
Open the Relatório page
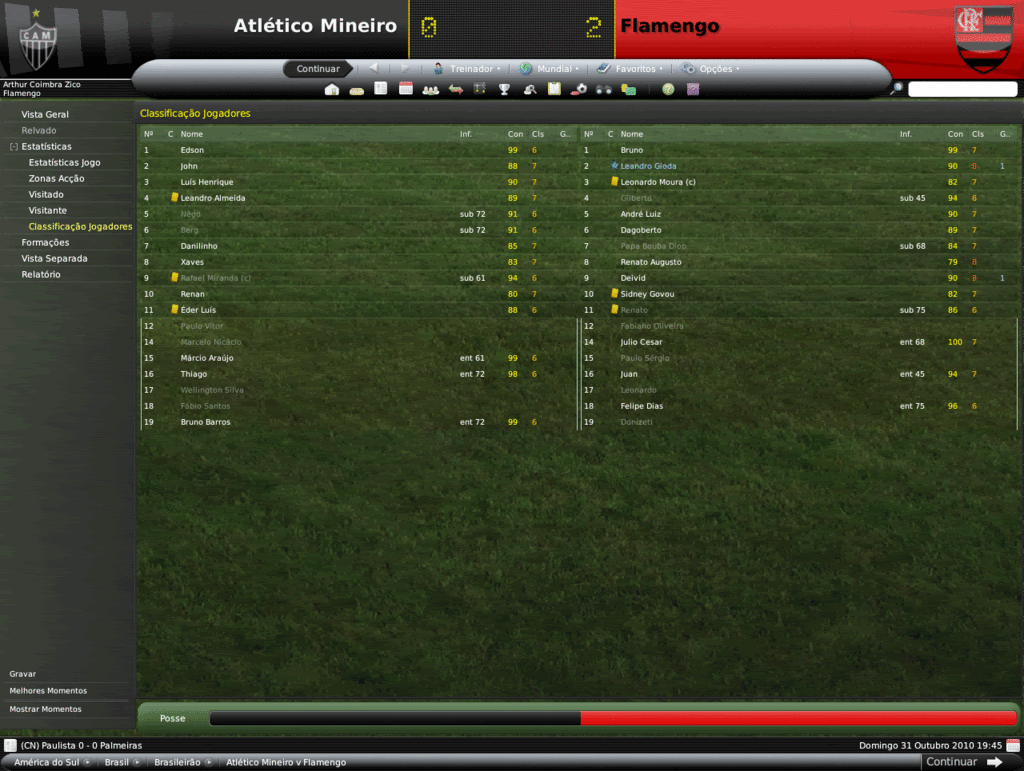pyautogui.click(x=41, y=275)
